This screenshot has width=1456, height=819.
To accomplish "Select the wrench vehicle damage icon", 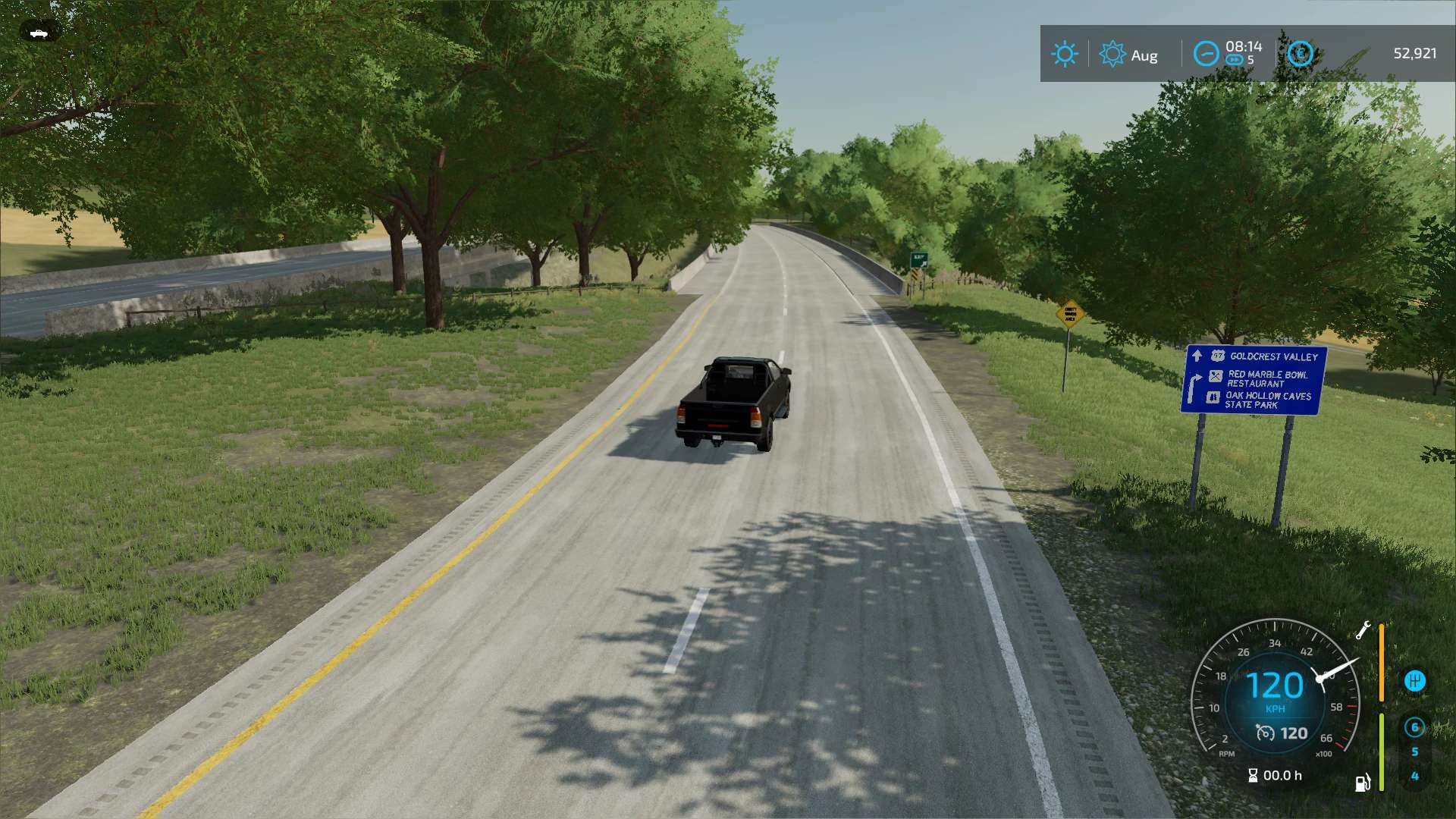I will point(1363,630).
